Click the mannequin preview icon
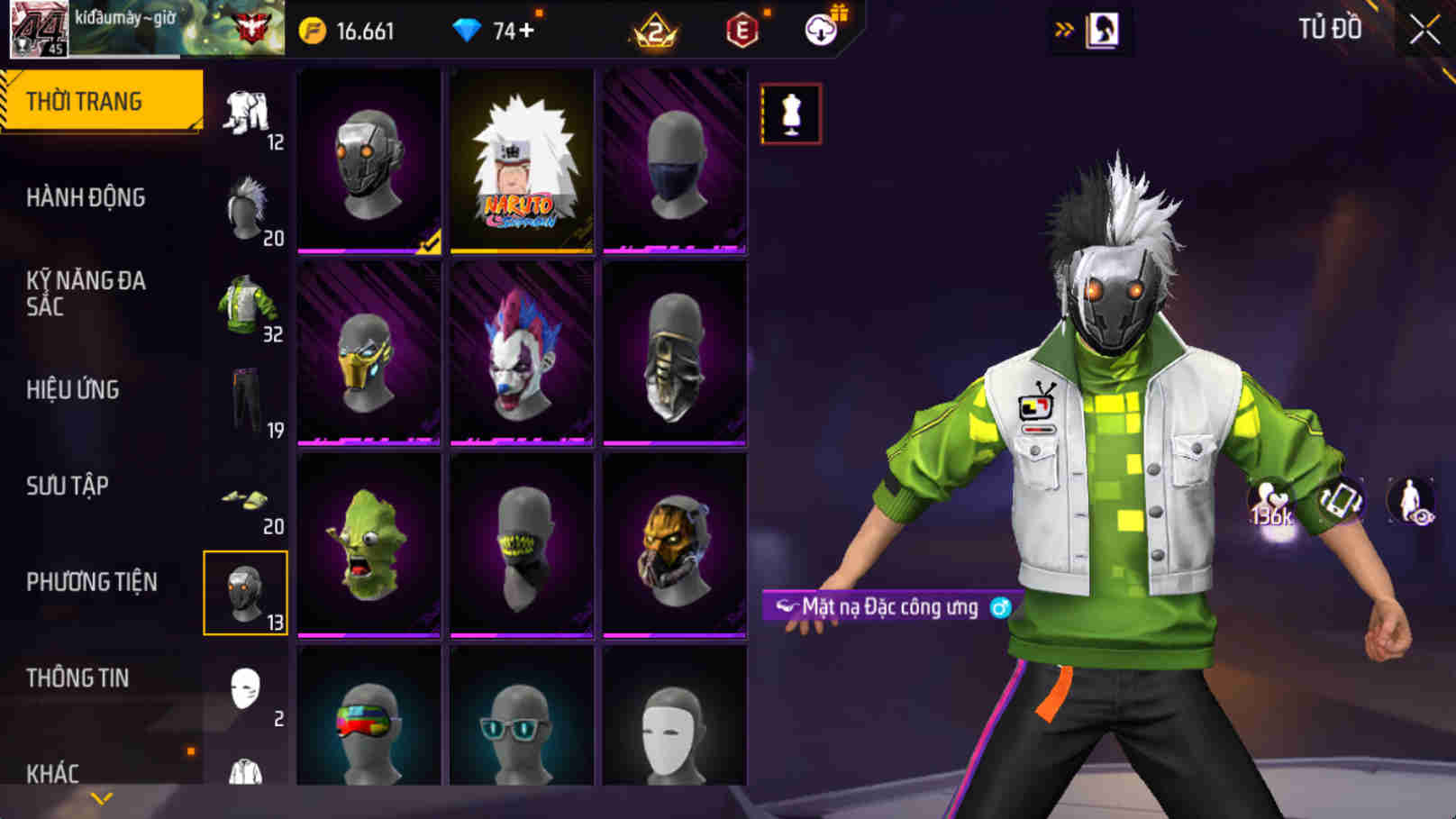 pos(793,113)
